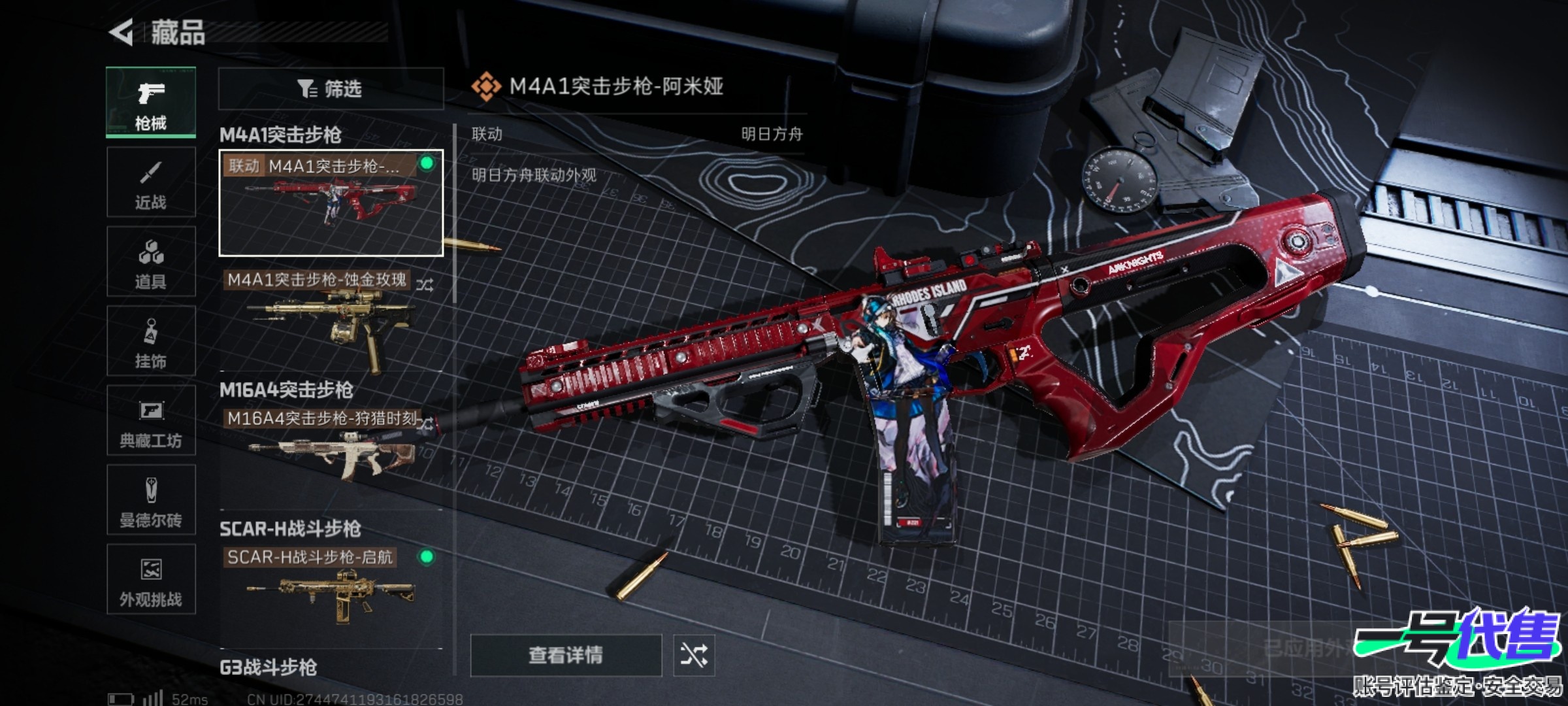Go back using the arrow beside 藏品
1568x706 pixels.
click(122, 32)
